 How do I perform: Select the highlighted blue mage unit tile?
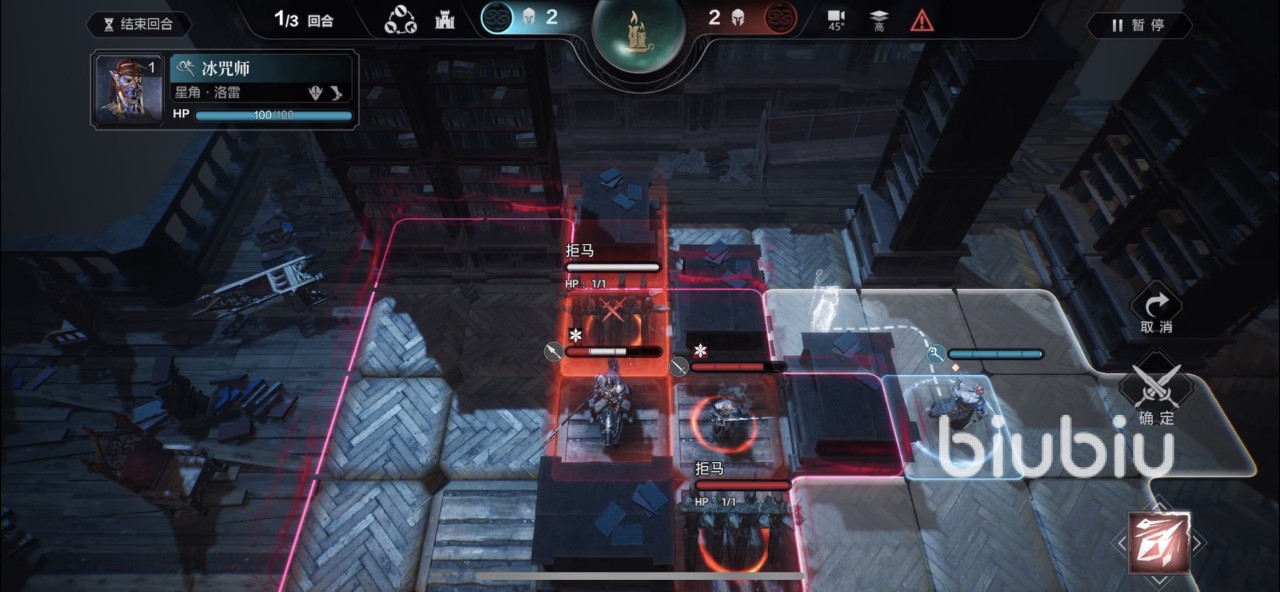(950, 420)
